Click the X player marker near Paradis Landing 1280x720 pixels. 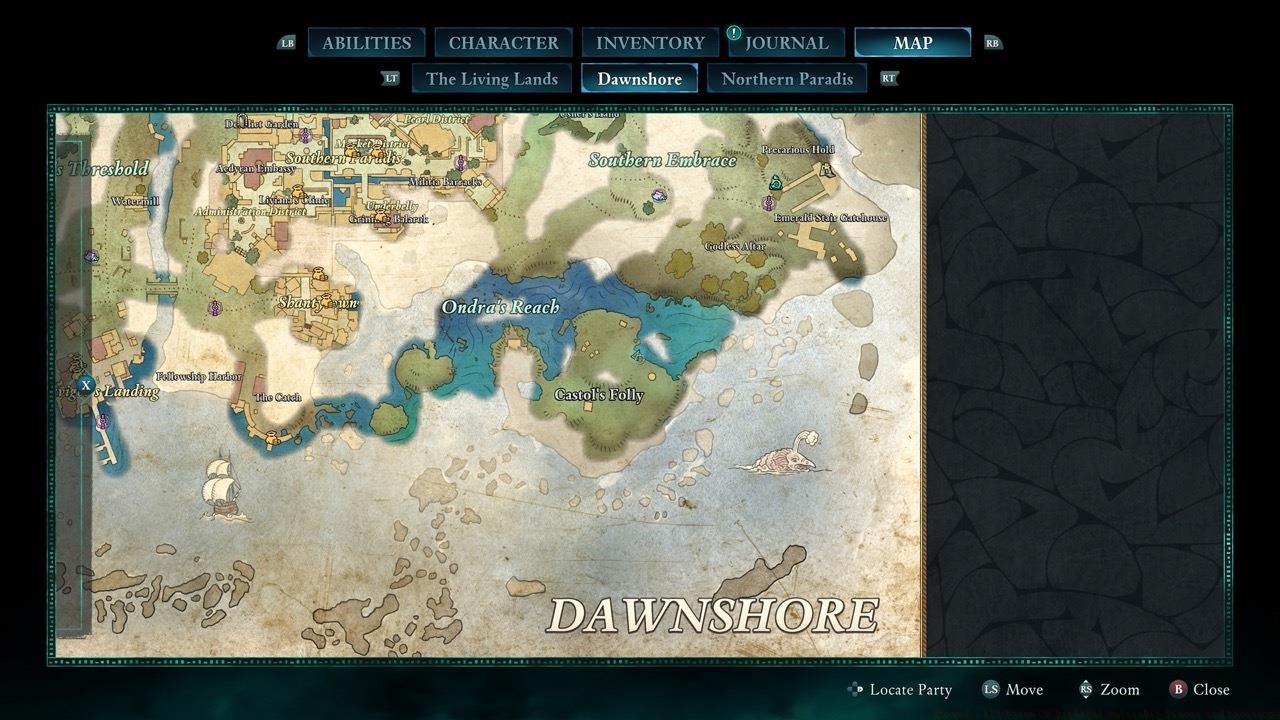click(x=86, y=383)
